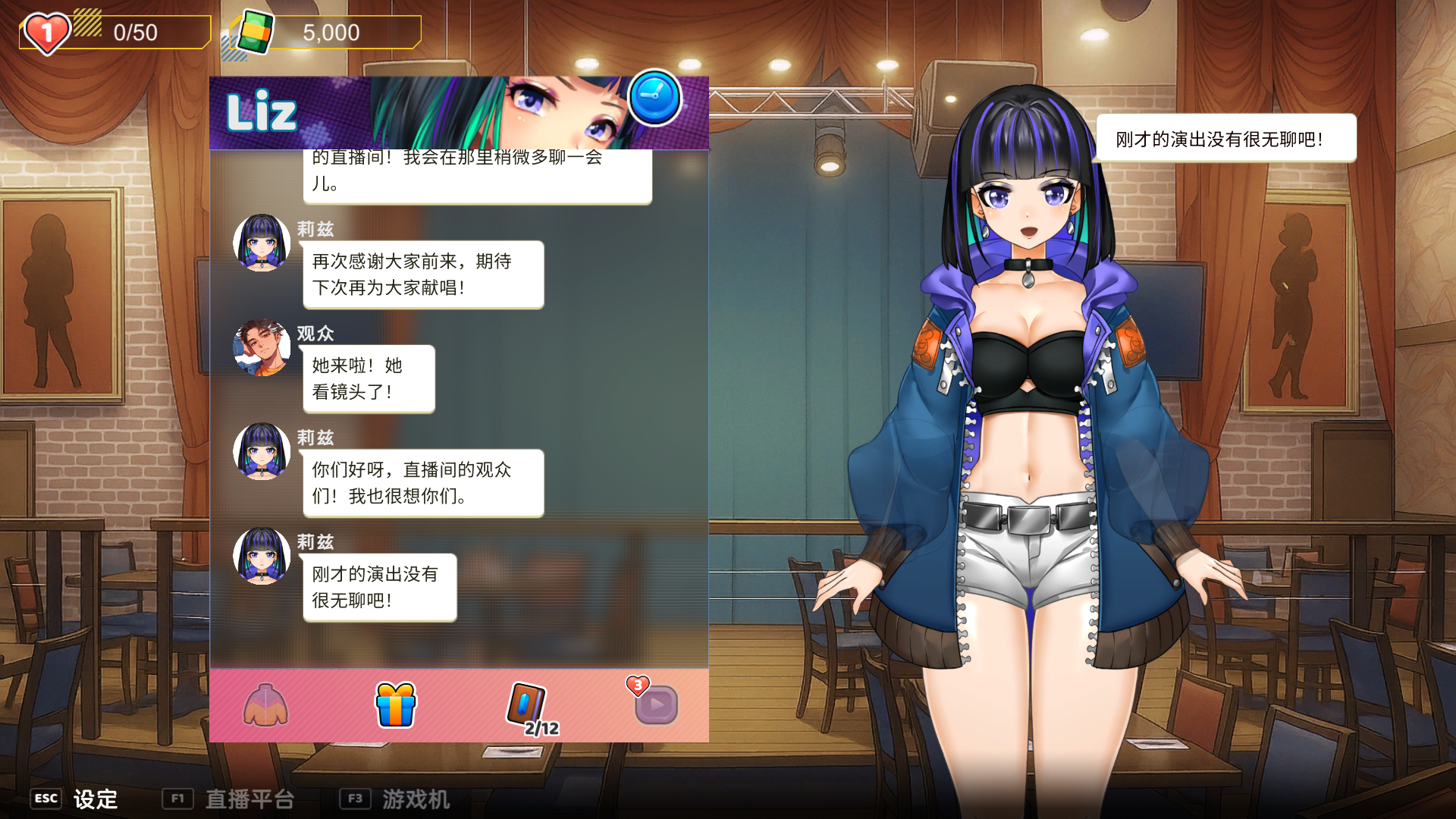Select the 观众 audience avatar in chat
This screenshot has width=1456, height=819.
click(262, 347)
